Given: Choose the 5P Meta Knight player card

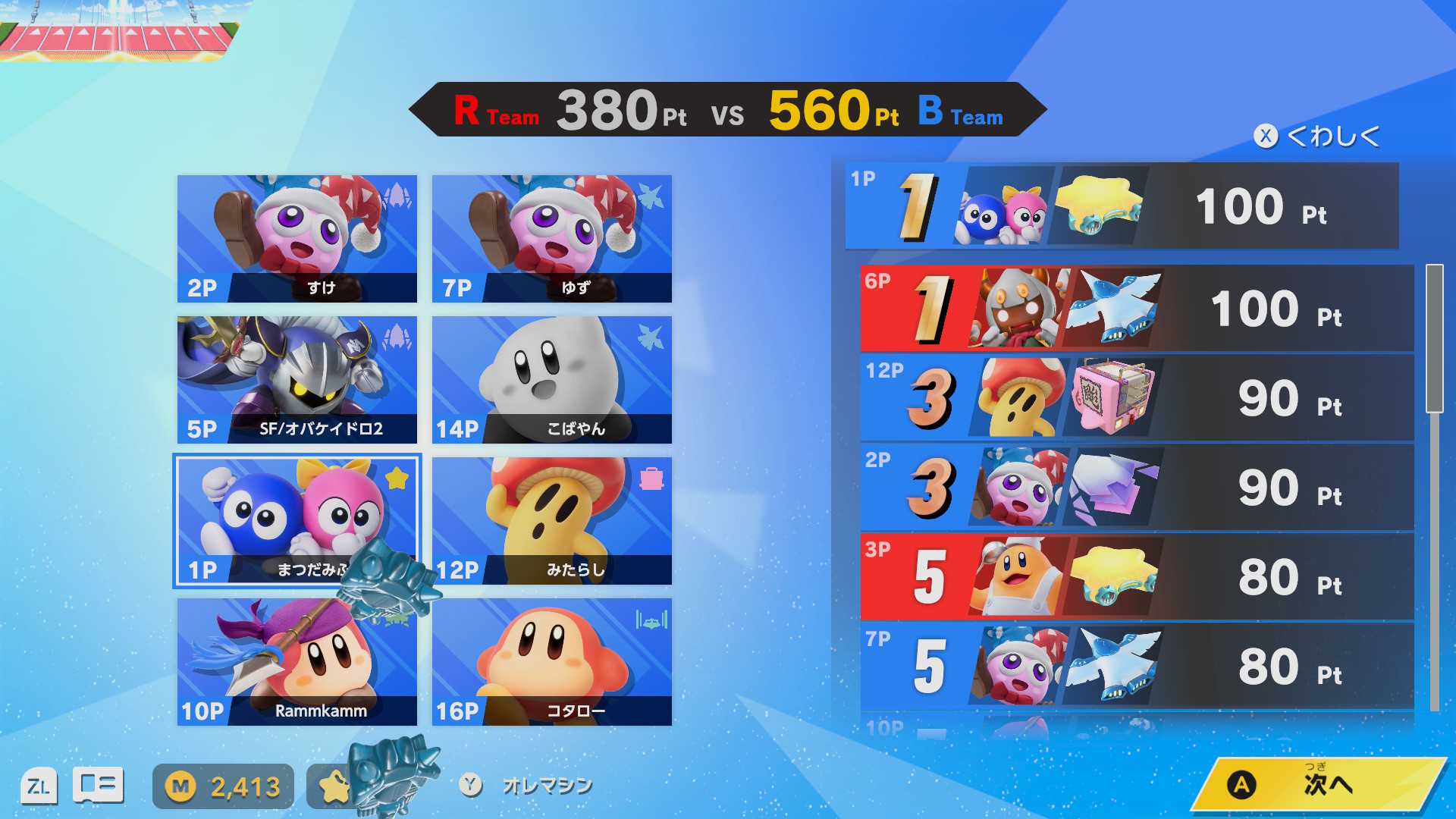Looking at the screenshot, I should click(x=297, y=380).
